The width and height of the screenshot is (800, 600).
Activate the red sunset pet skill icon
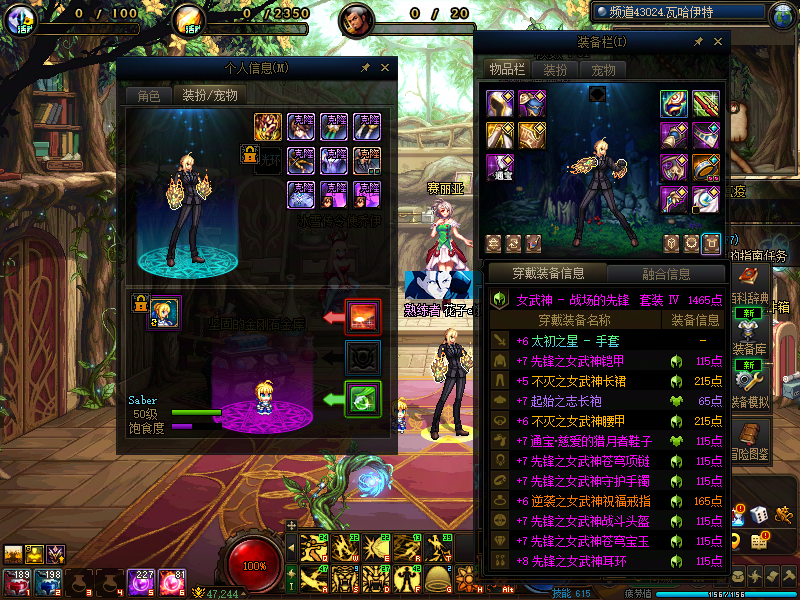coord(362,317)
